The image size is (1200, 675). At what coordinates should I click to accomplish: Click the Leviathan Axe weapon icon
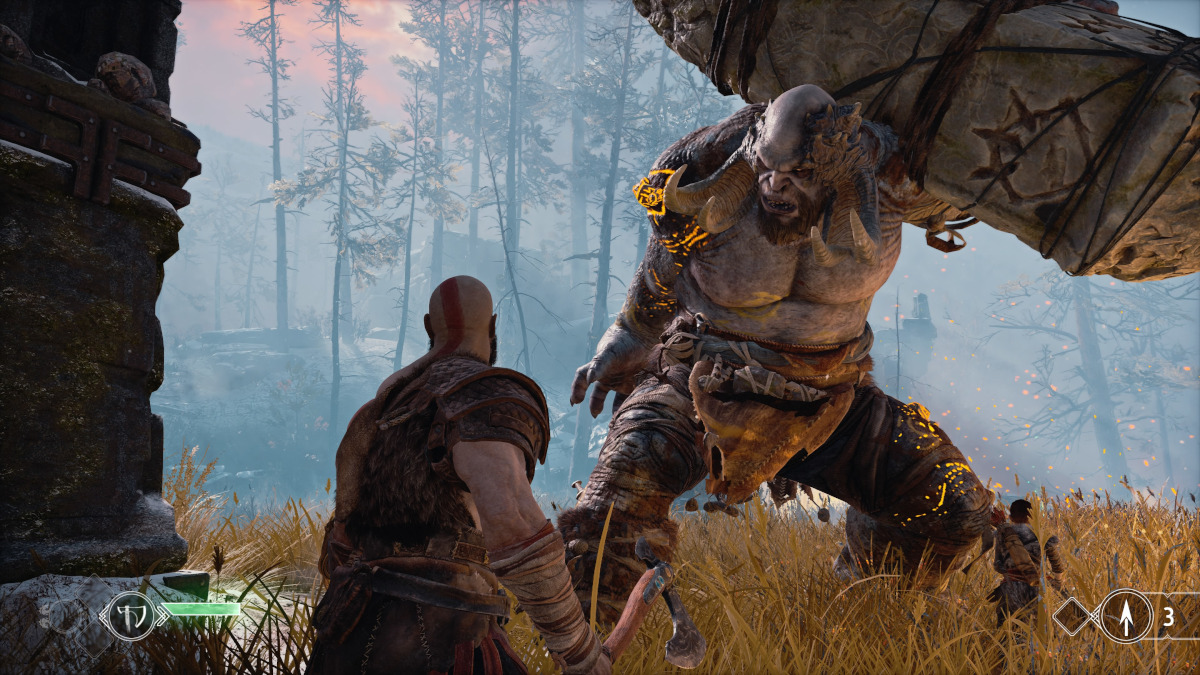132,614
